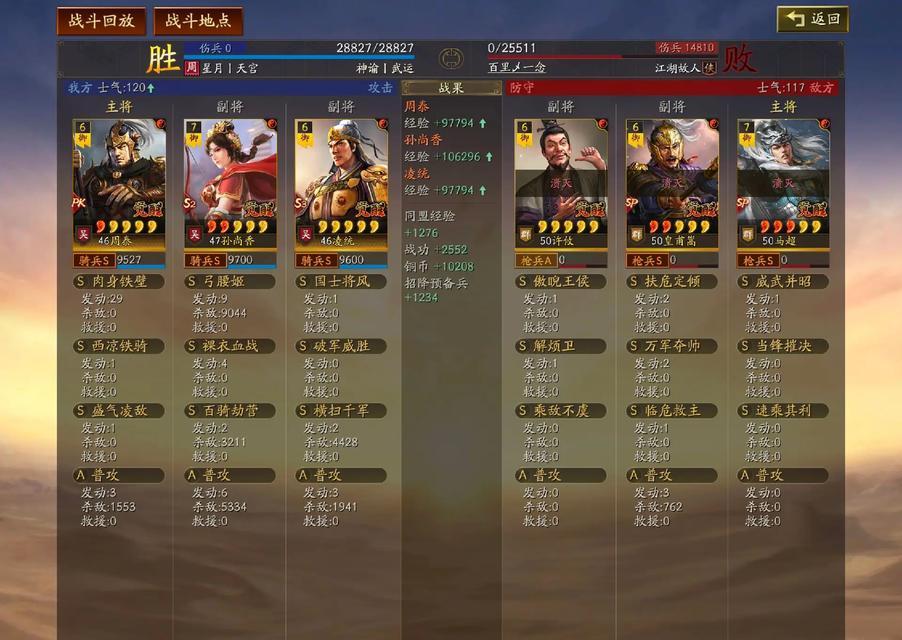Select the 许攸 general portrait

point(561,180)
